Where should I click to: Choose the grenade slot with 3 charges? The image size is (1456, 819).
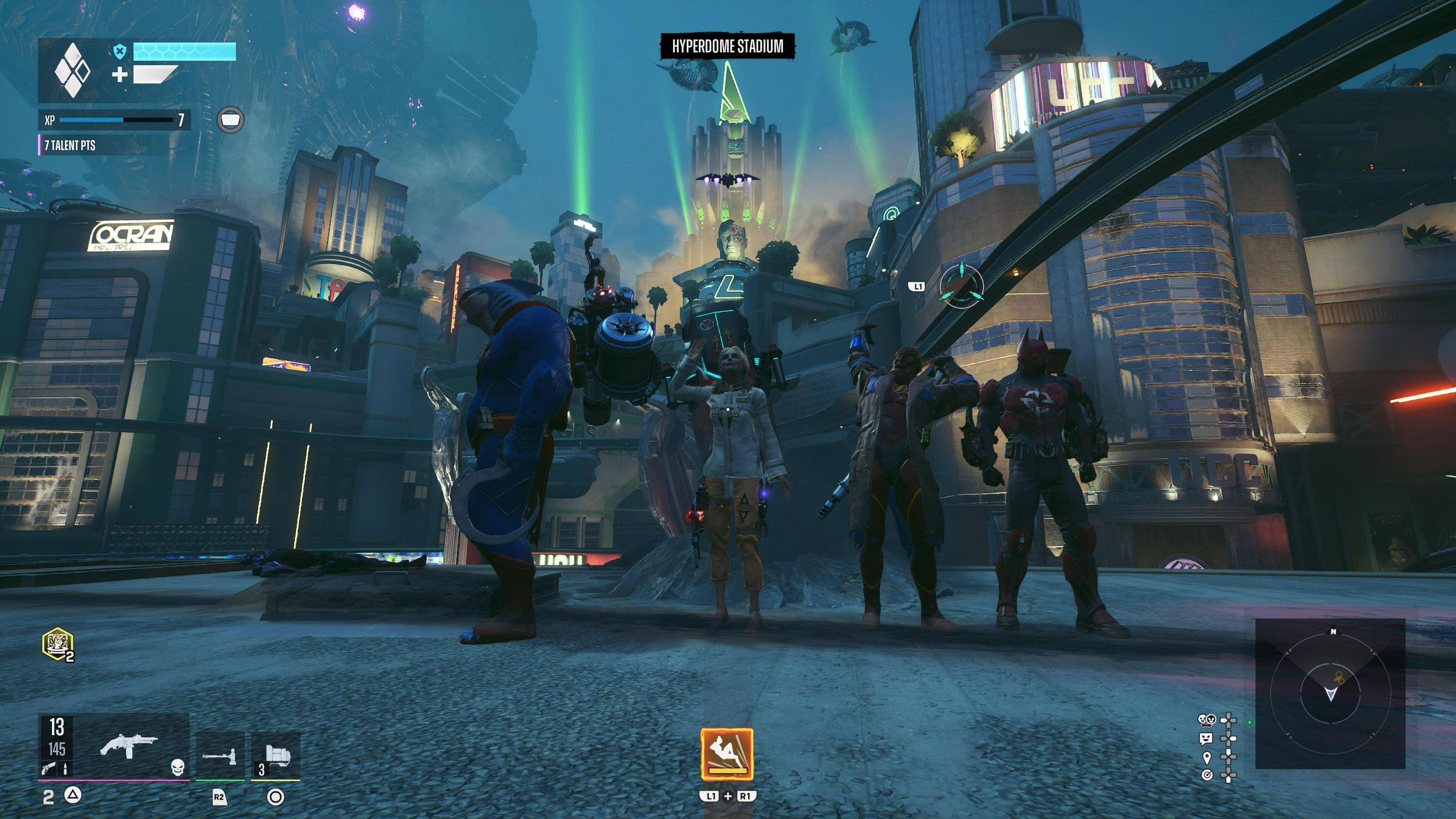point(276,756)
